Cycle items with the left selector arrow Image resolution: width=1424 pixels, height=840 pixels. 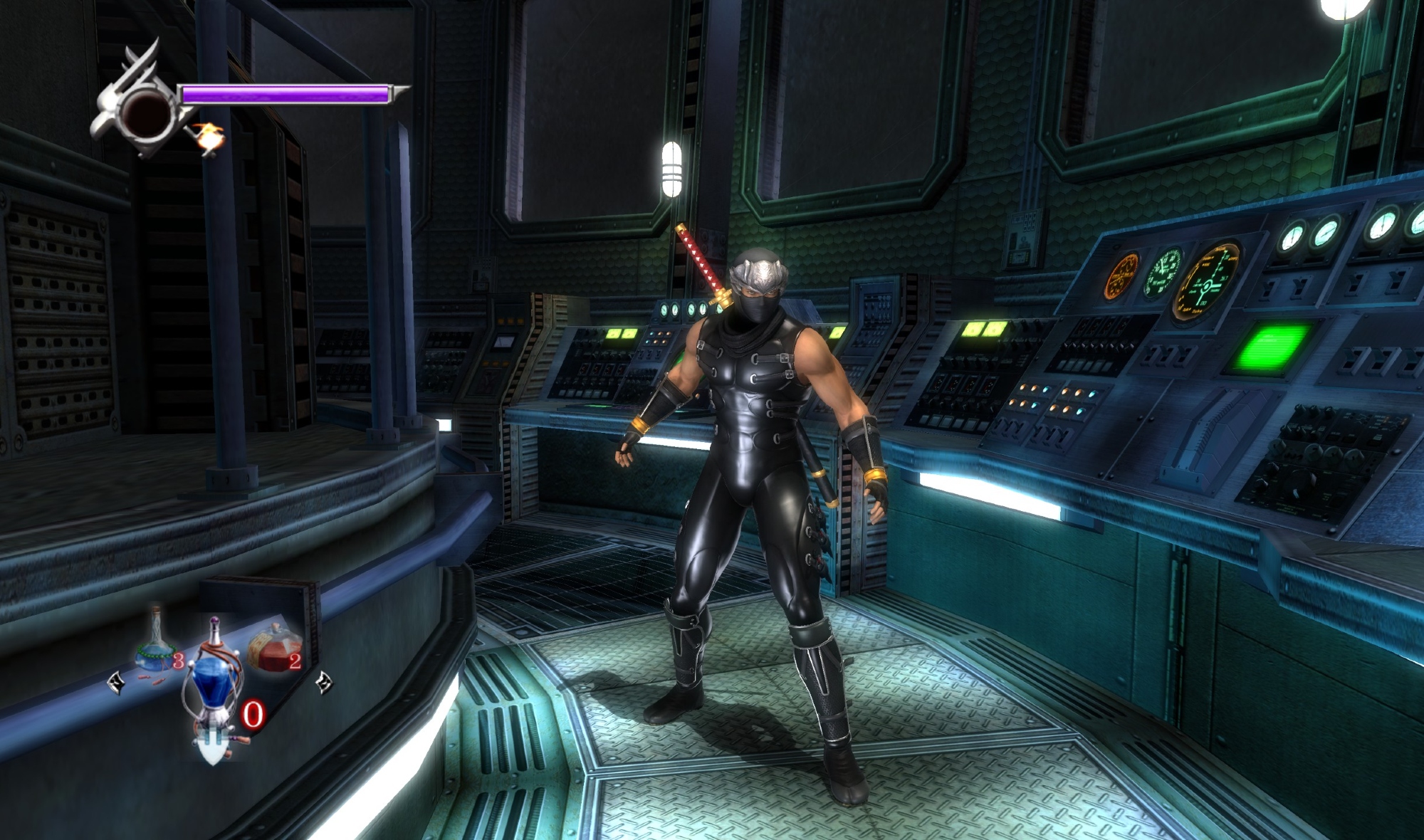point(115,684)
